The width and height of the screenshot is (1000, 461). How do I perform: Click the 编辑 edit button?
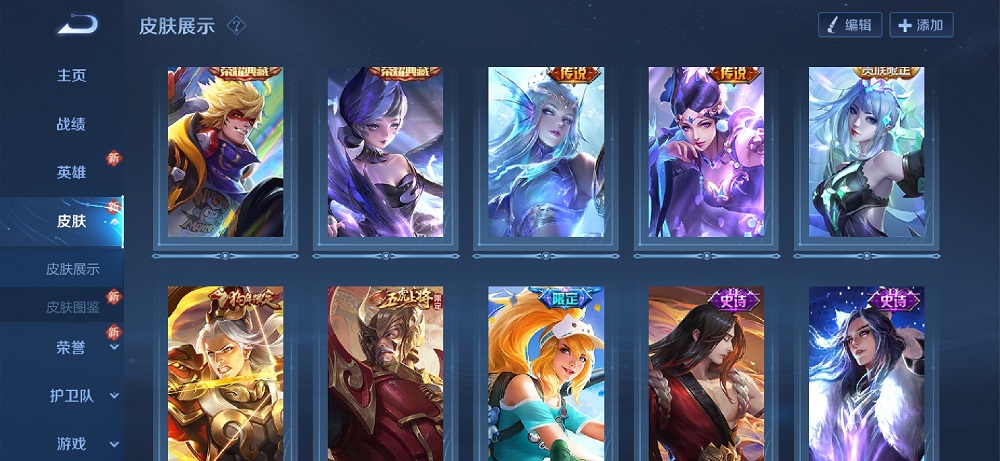(850, 25)
